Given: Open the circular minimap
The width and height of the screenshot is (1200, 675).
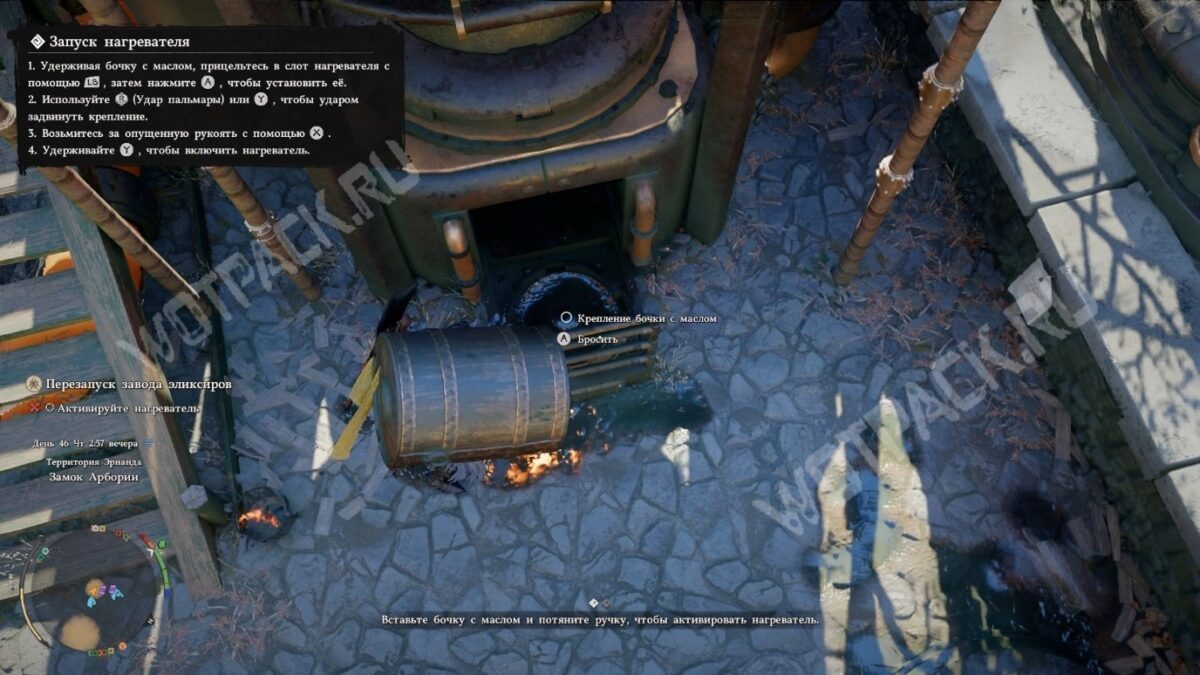Looking at the screenshot, I should point(92,589).
